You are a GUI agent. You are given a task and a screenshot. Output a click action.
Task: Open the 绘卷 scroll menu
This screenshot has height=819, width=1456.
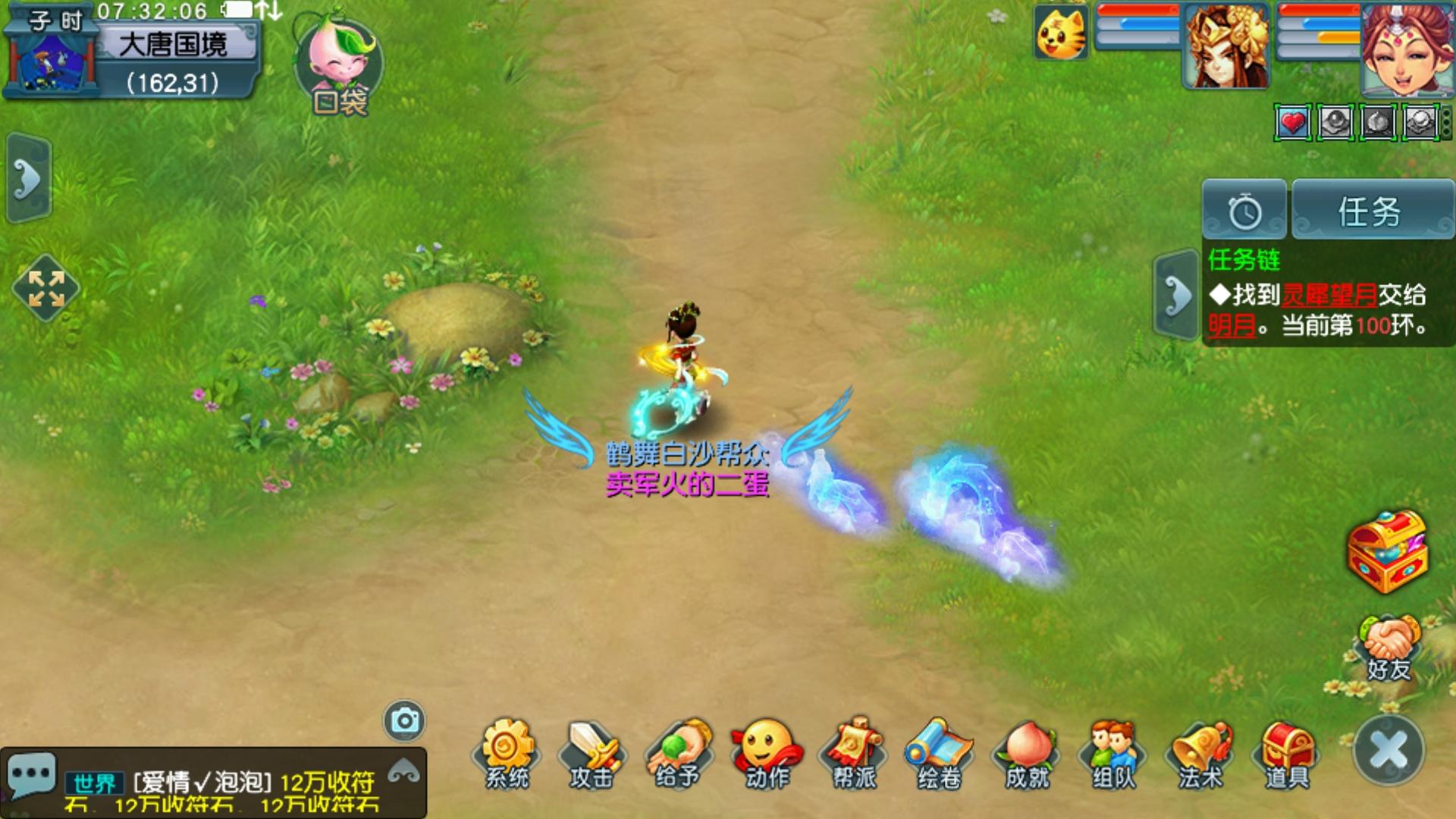939,752
